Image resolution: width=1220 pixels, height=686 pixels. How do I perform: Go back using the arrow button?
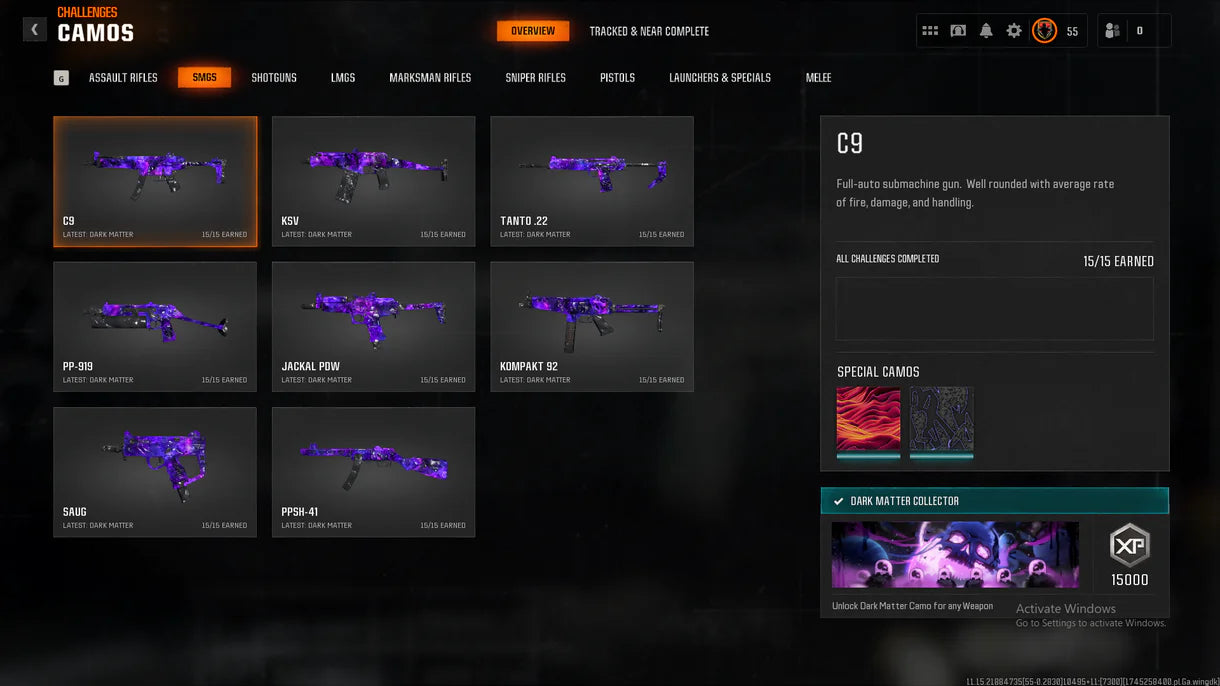pos(35,30)
